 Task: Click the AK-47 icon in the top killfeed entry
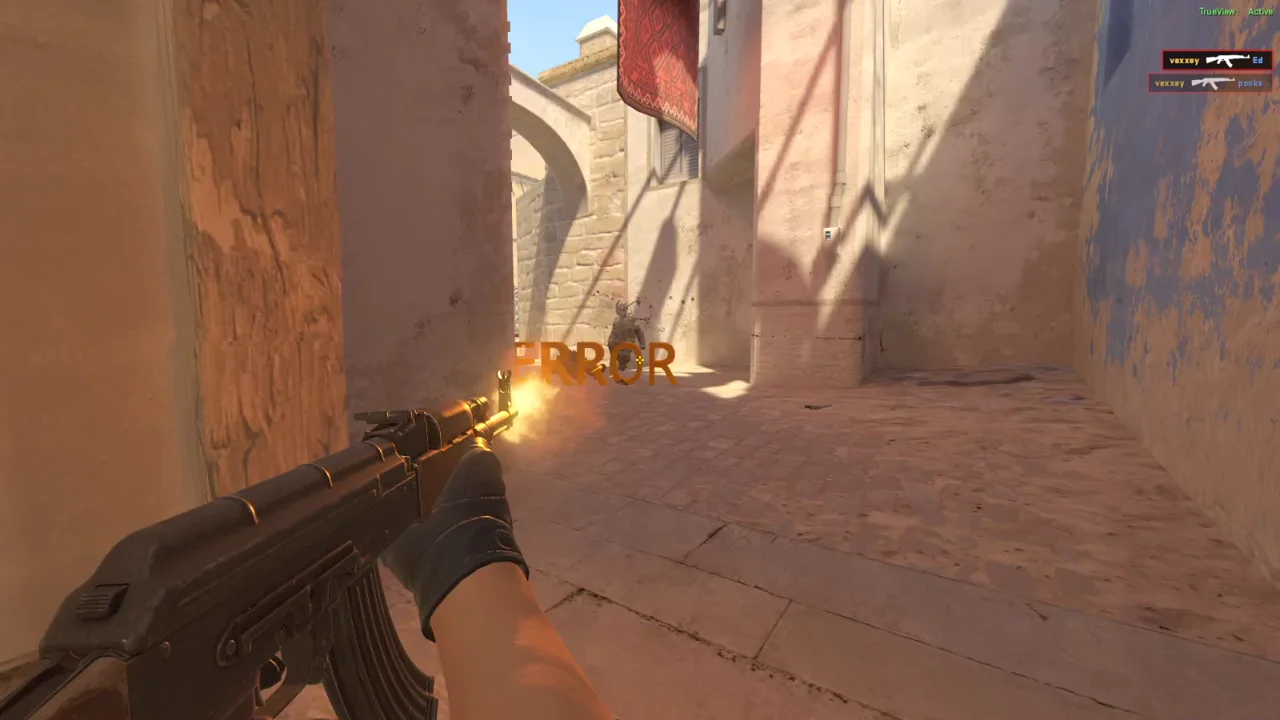(x=1228, y=60)
